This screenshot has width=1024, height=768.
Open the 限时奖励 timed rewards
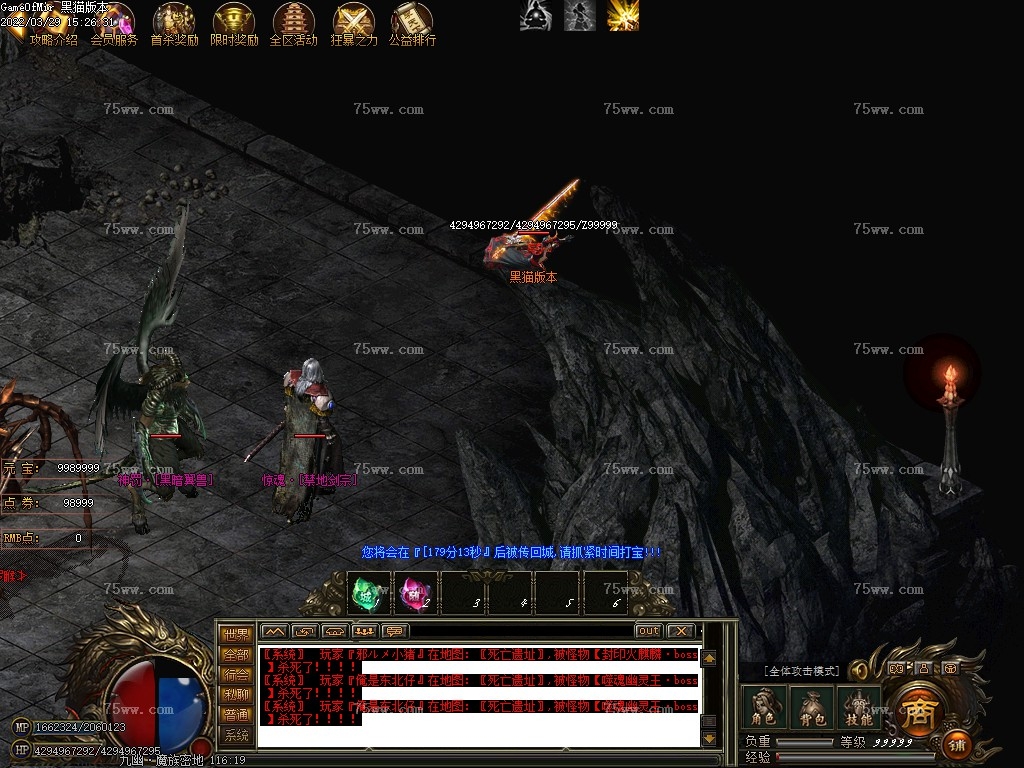pos(234,22)
